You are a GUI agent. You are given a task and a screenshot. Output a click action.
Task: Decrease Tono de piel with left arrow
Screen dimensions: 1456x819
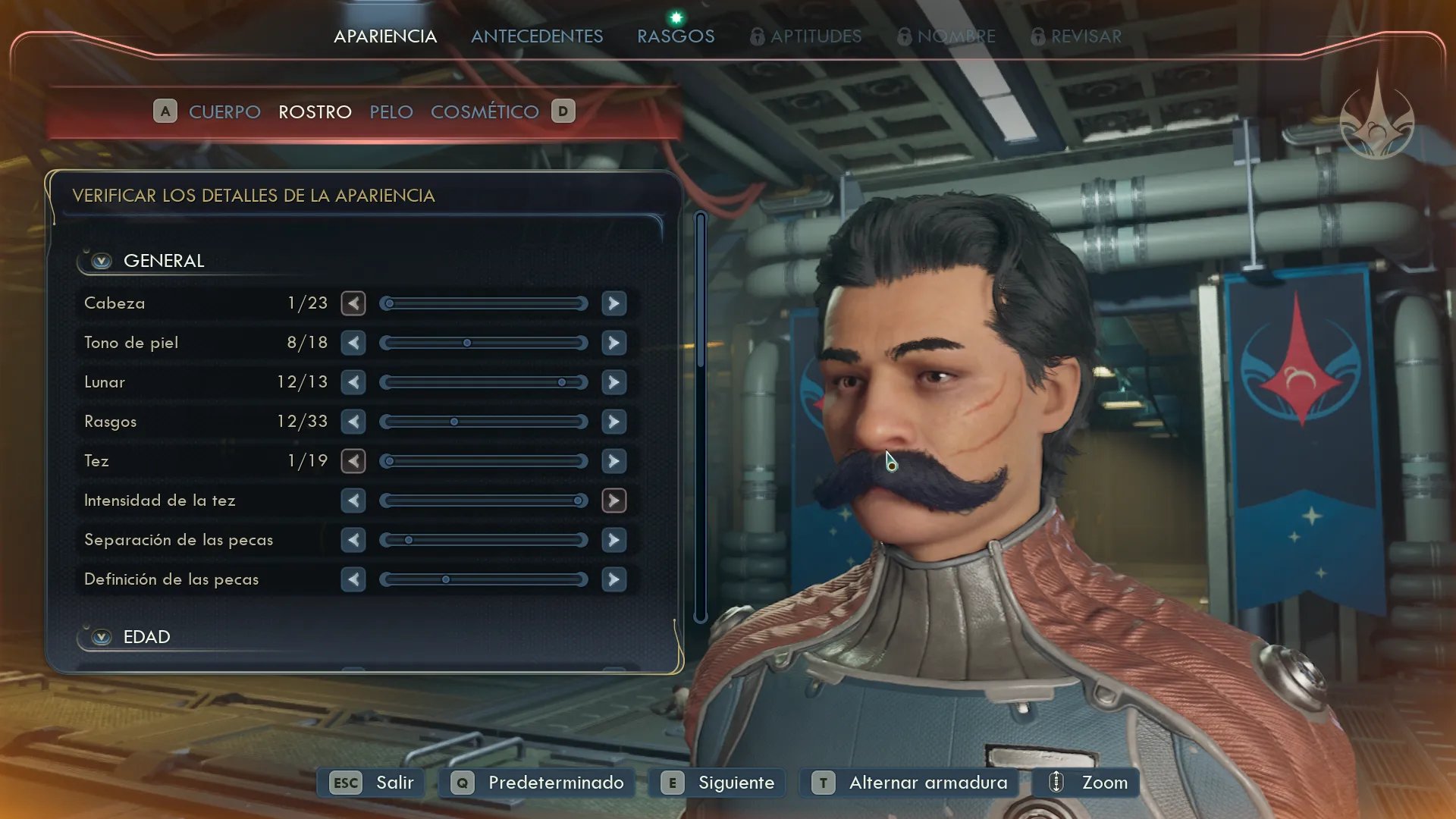point(353,343)
